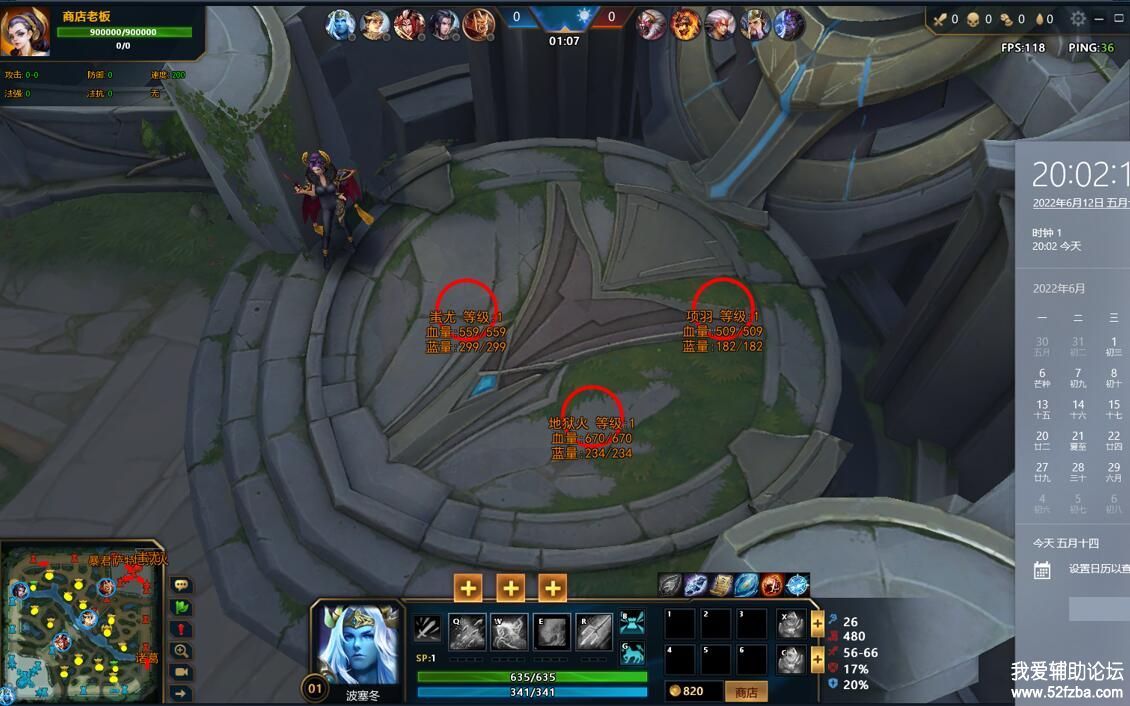Click the magnifier zoom button by minimap

pyautogui.click(x=182, y=650)
